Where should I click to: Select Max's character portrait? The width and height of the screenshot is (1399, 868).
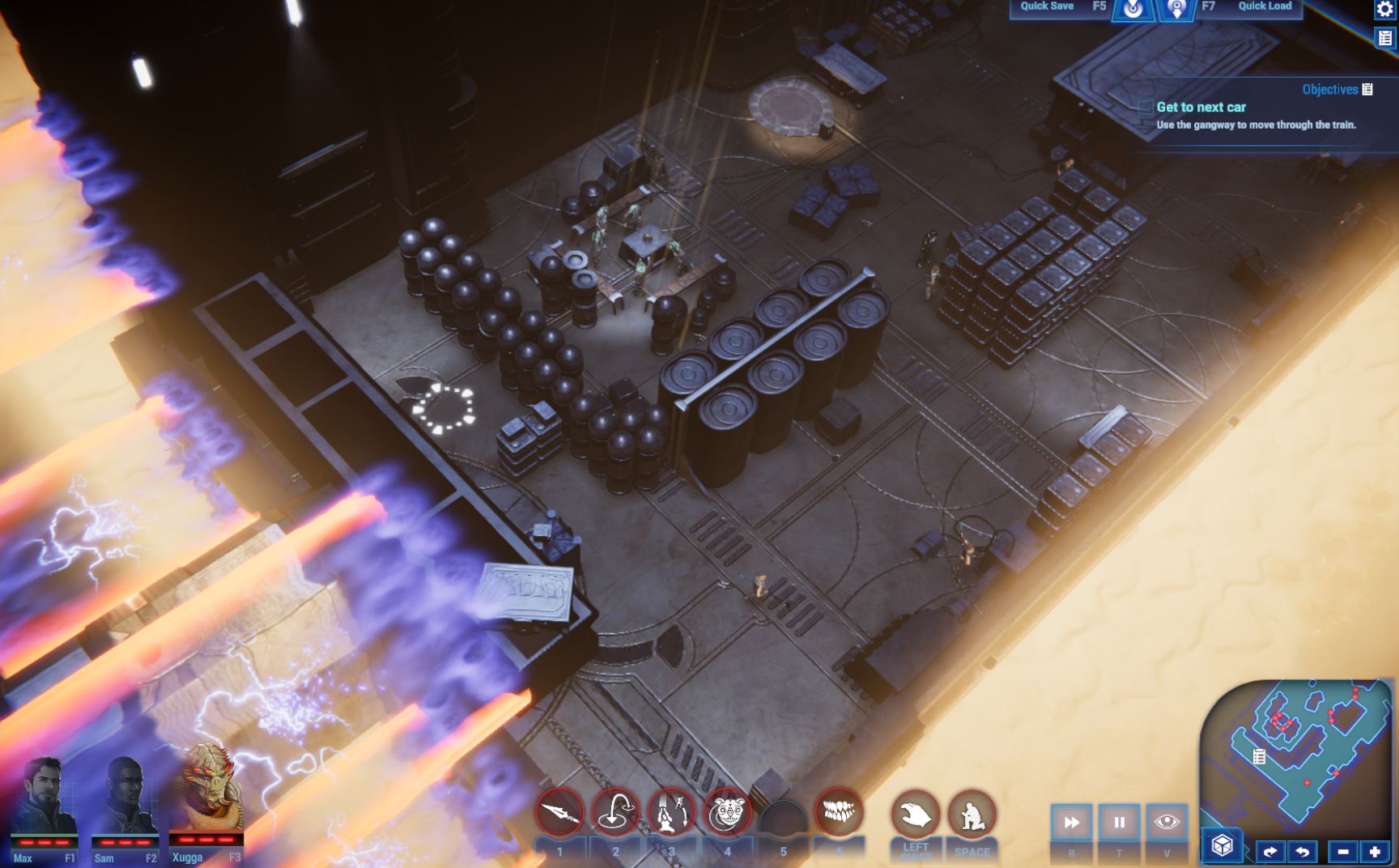pyautogui.click(x=45, y=799)
